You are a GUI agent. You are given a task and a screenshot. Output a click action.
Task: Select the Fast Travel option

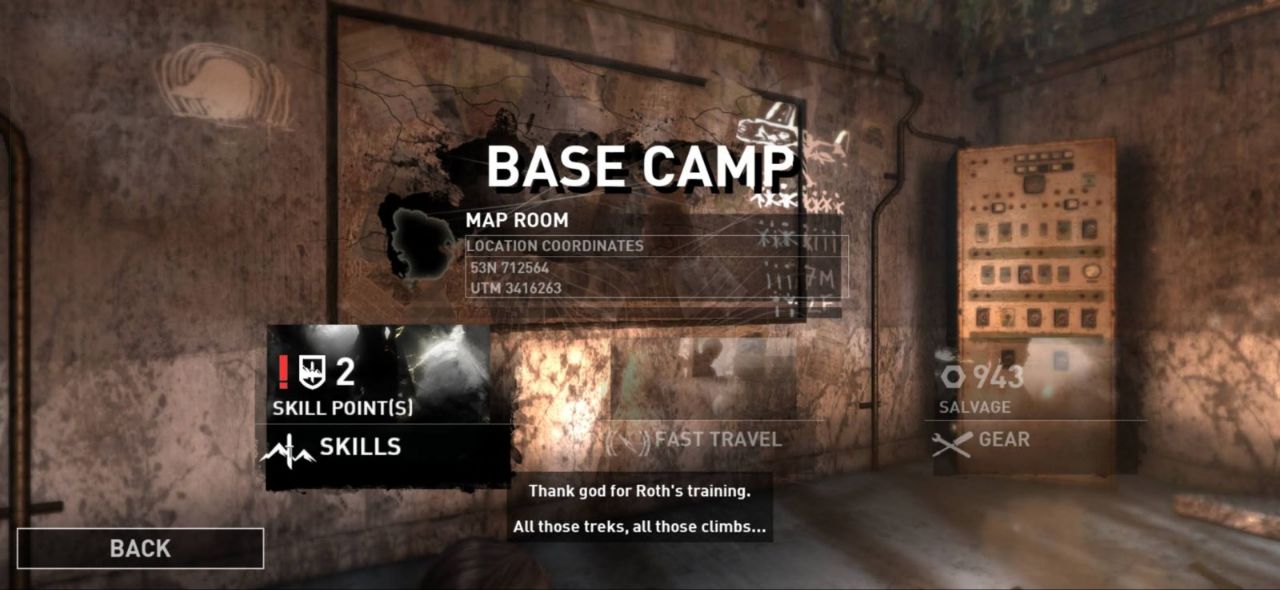[717, 439]
